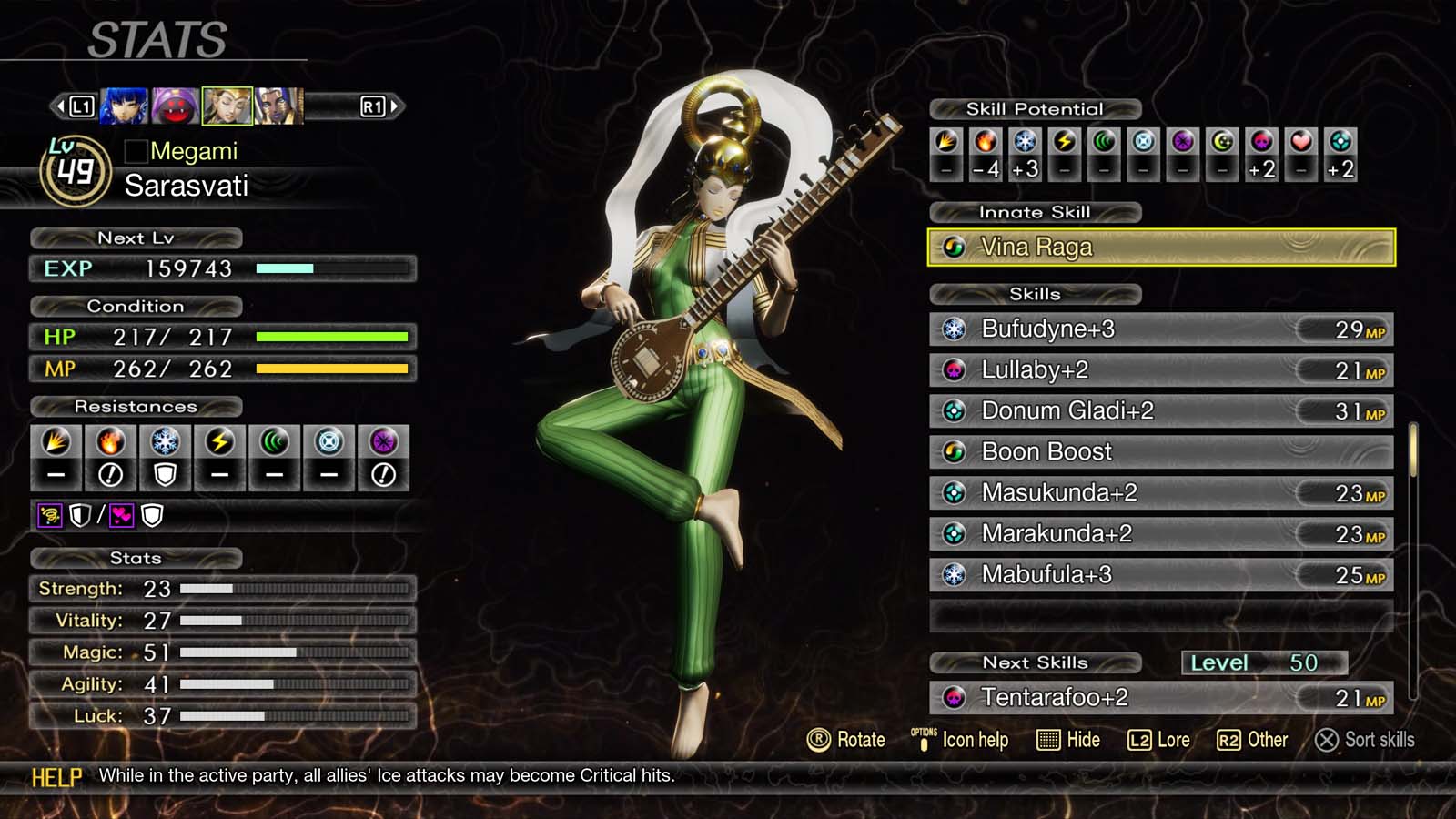The height and width of the screenshot is (819, 1456).
Task: Select the Vina Raga innate skill
Action: click(x=1160, y=248)
